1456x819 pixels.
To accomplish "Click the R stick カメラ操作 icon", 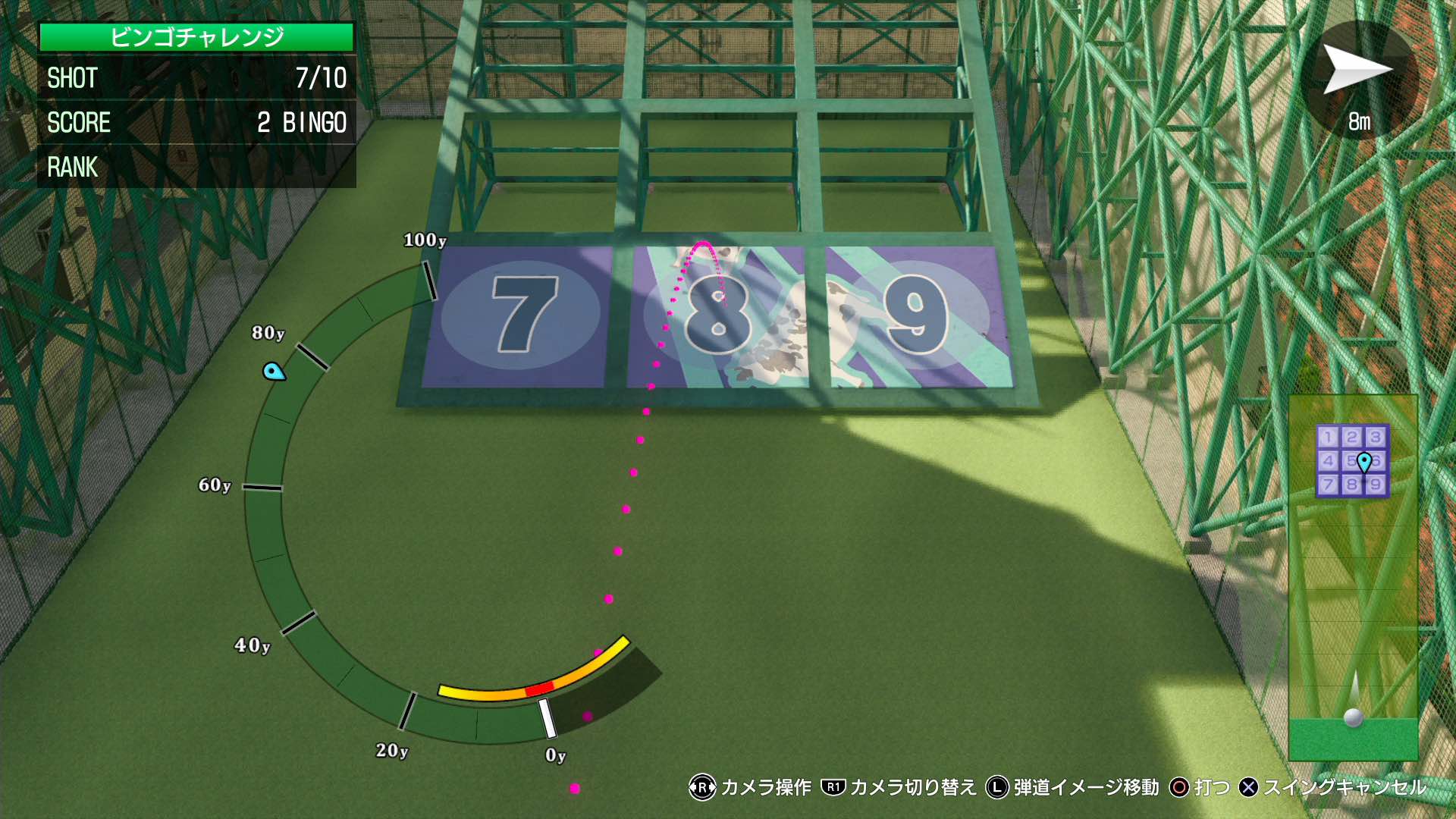I will [701, 789].
